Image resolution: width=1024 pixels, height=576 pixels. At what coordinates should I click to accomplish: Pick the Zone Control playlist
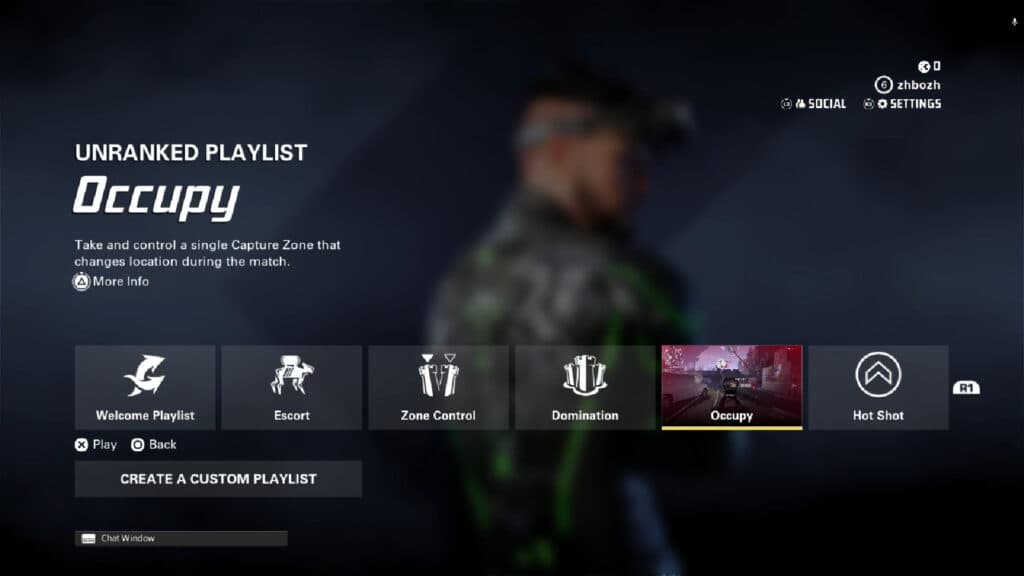tap(438, 388)
